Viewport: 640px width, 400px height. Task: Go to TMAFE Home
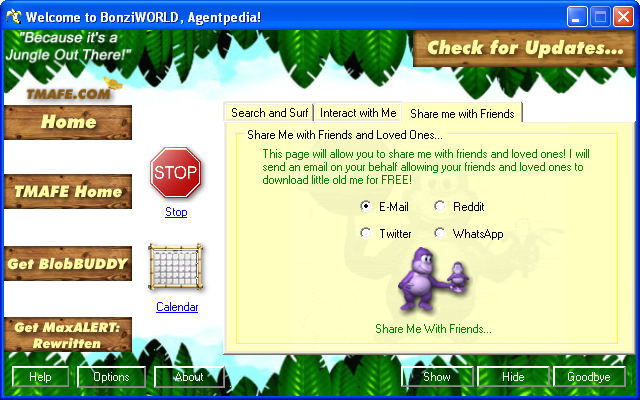tap(68, 192)
